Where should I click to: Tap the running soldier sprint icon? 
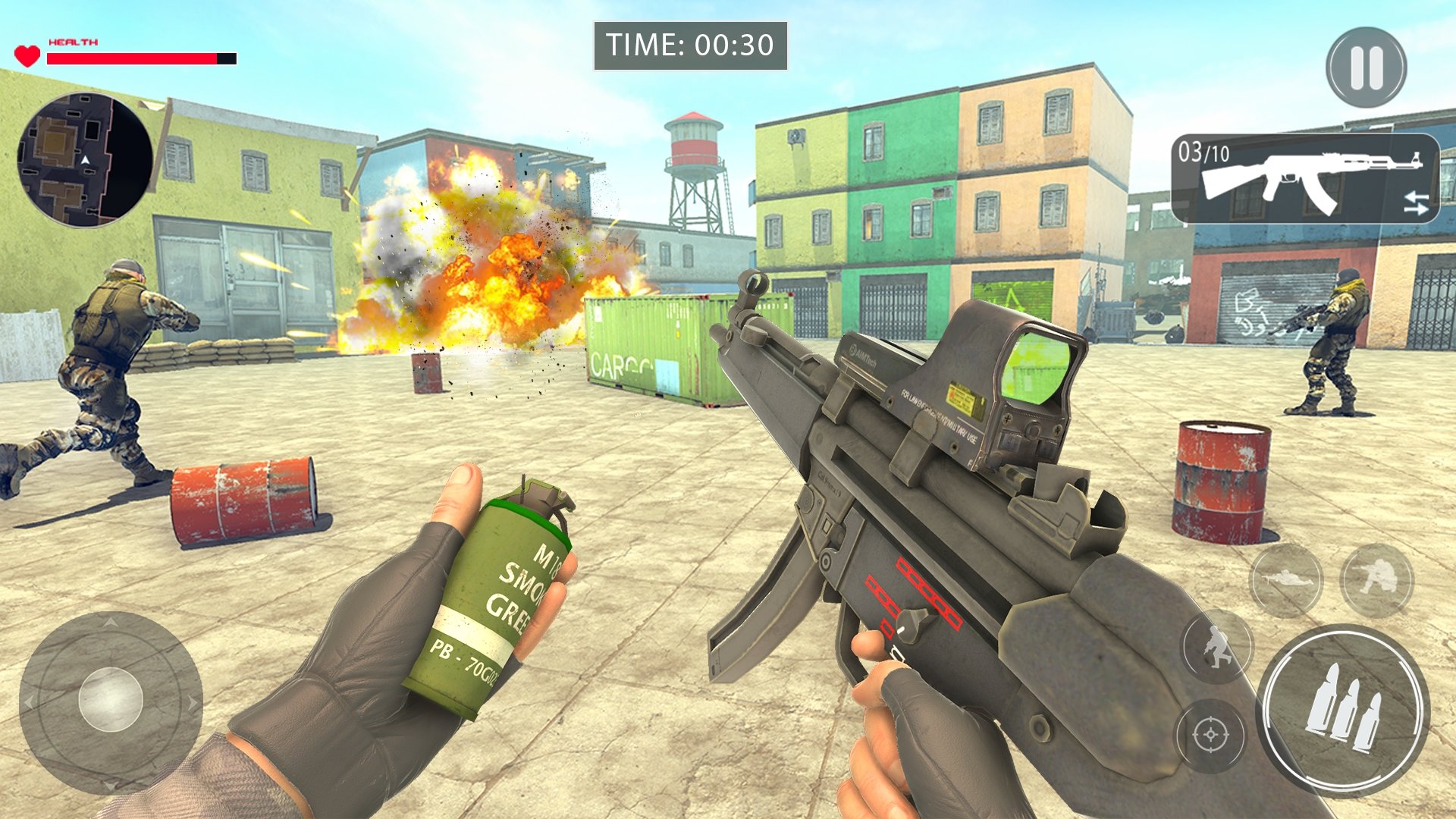click(1217, 647)
